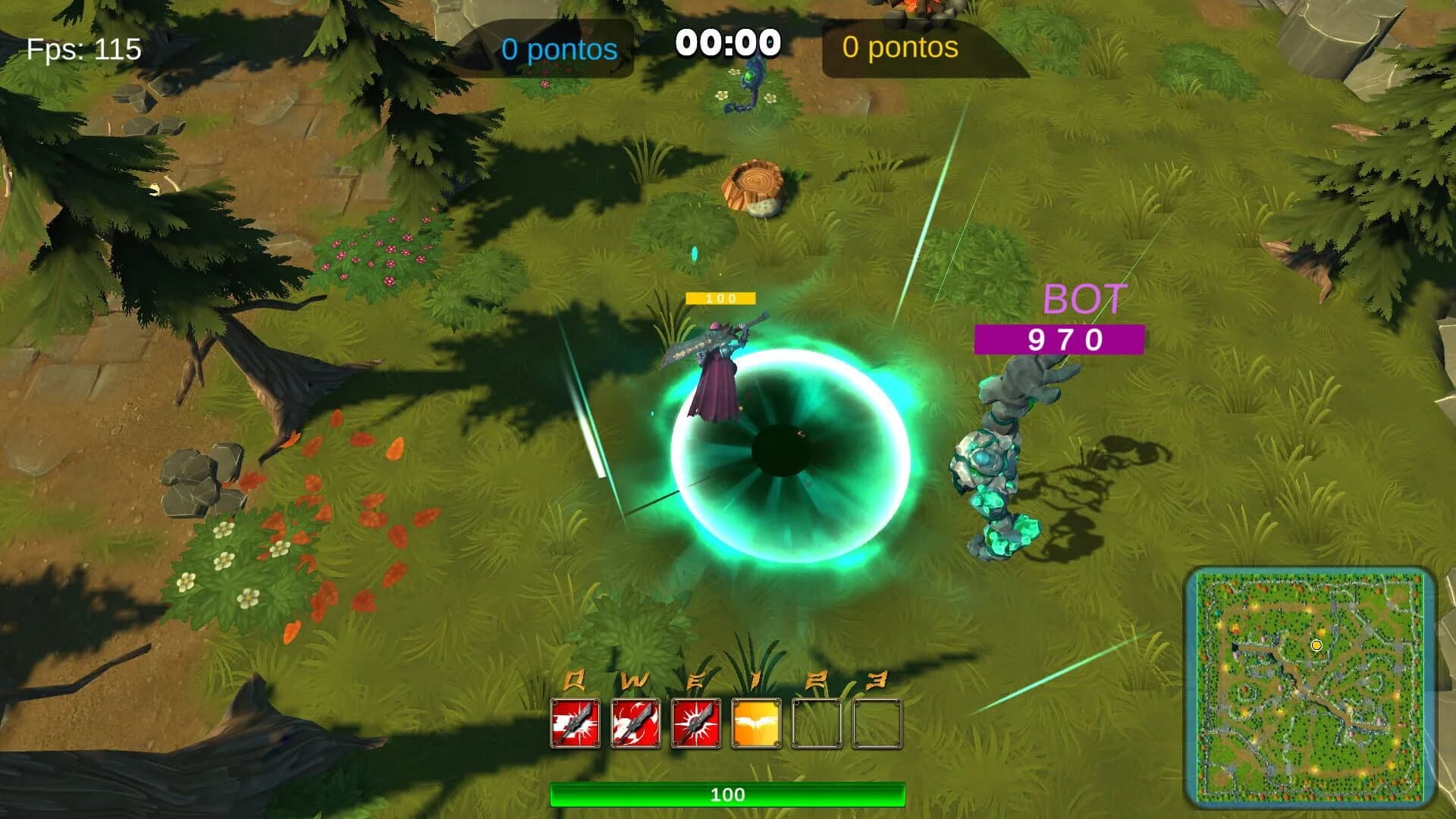Click the player's yellow 100 mana bar
This screenshot has height=819, width=1456.
720,298
